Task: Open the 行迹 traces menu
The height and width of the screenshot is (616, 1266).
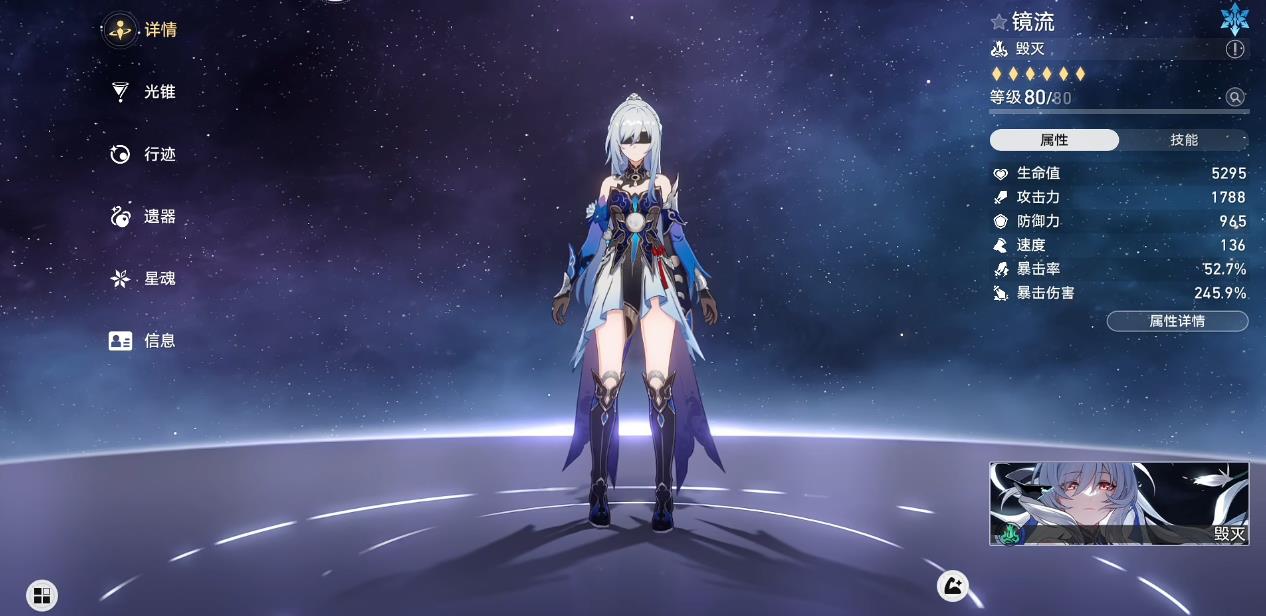Action: point(142,154)
